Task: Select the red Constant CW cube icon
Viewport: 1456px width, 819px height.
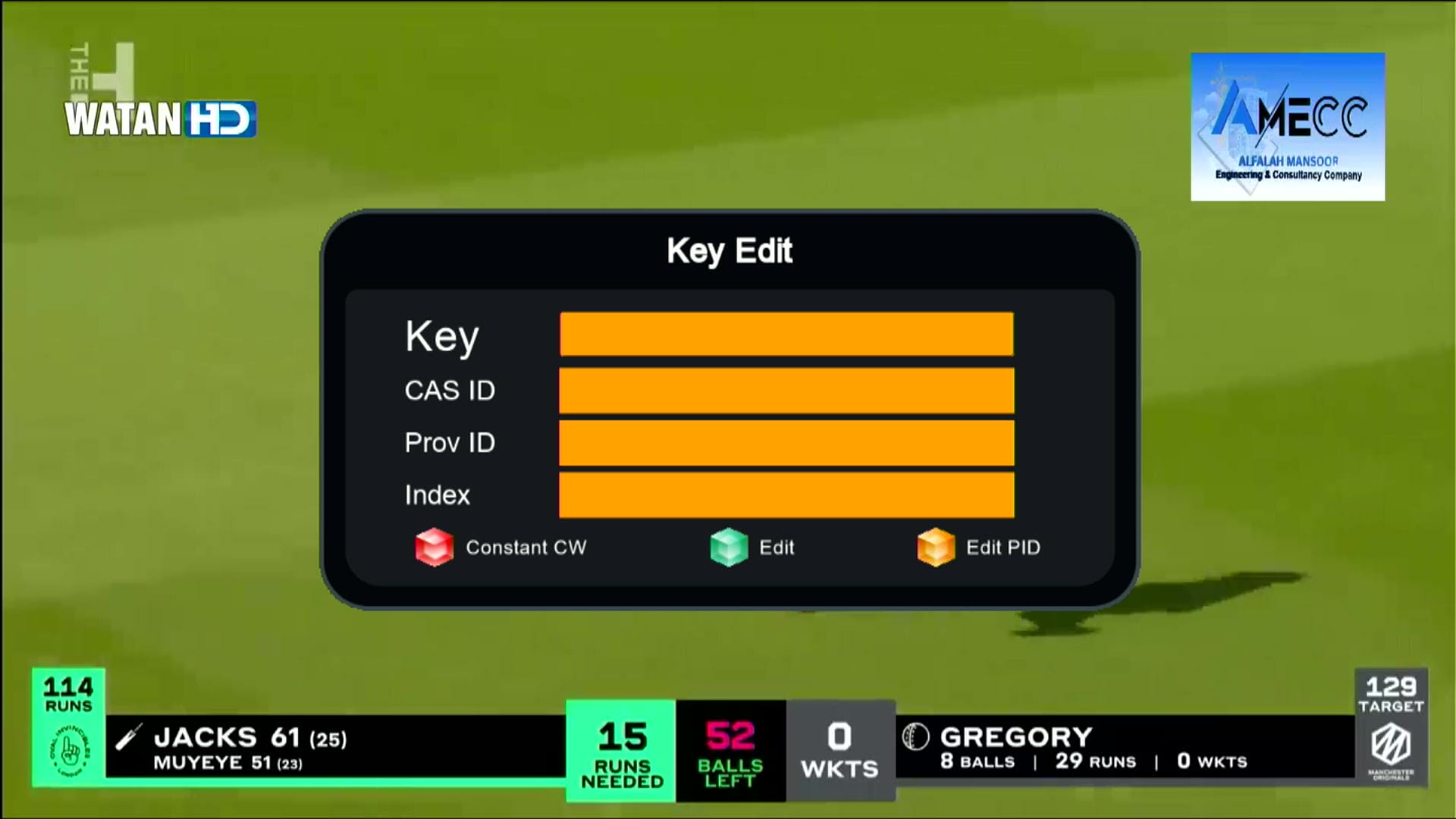Action: [434, 548]
